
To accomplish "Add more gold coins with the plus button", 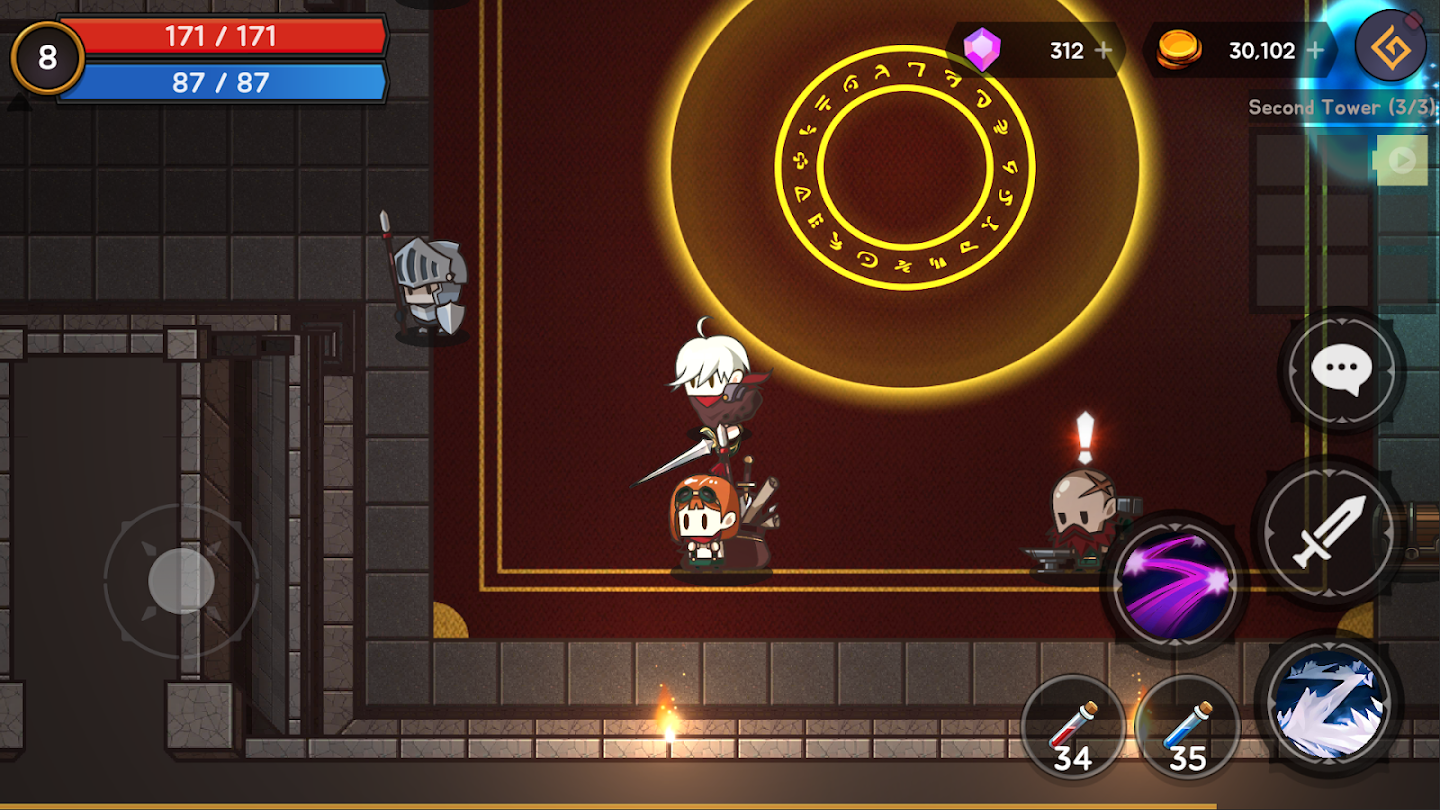I will click(x=1315, y=50).
